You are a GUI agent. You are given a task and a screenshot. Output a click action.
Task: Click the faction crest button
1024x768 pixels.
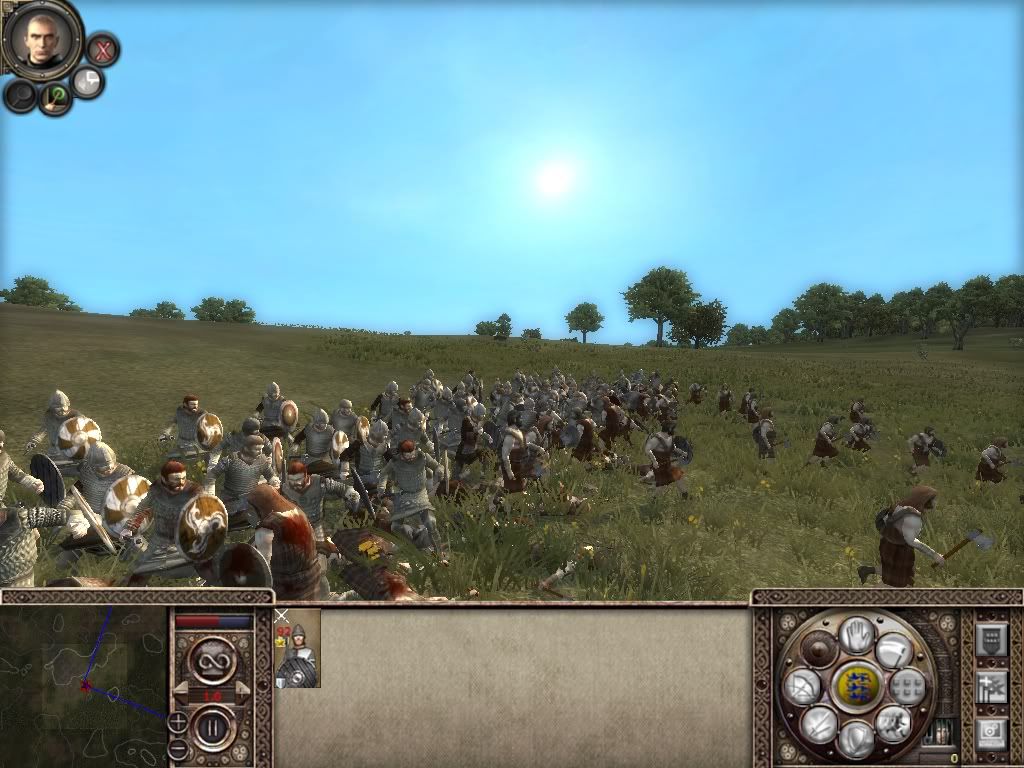point(856,686)
